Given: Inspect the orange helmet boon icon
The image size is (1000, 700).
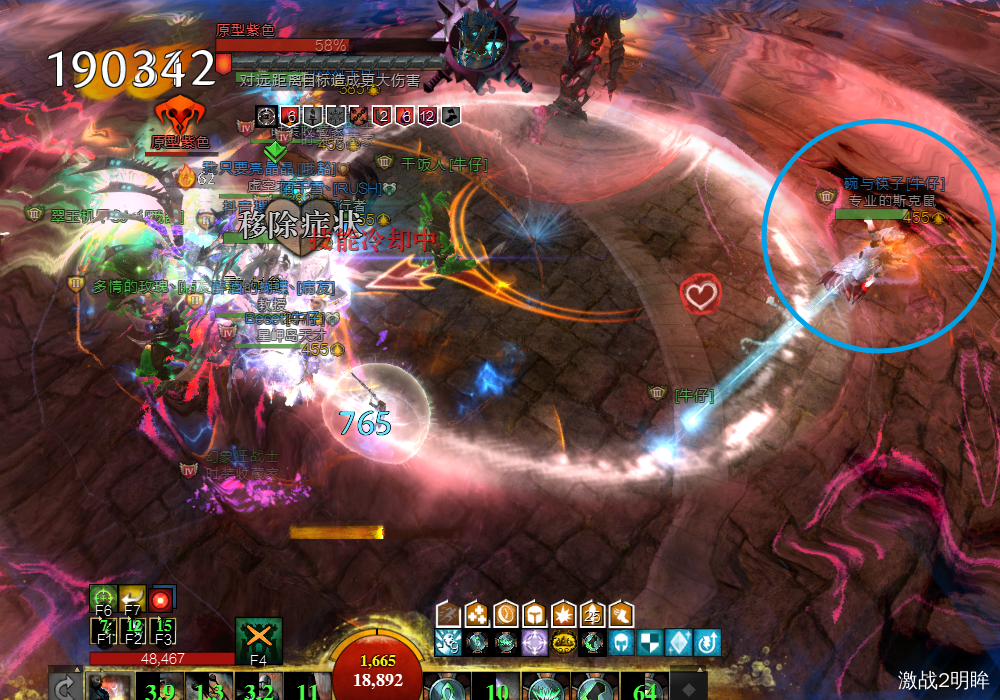Looking at the screenshot, I should (536, 612).
